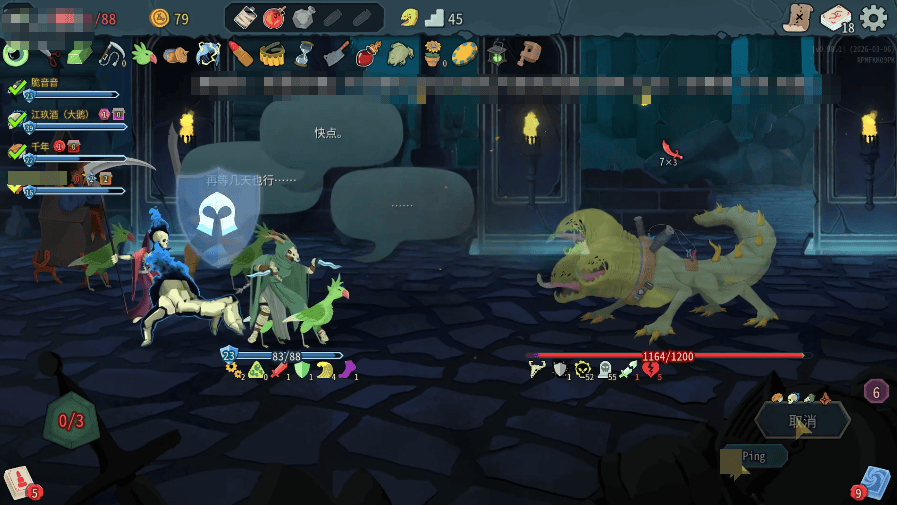The height and width of the screenshot is (505, 897).
Task: Inspect the green lantern relic
Action: 497,53
